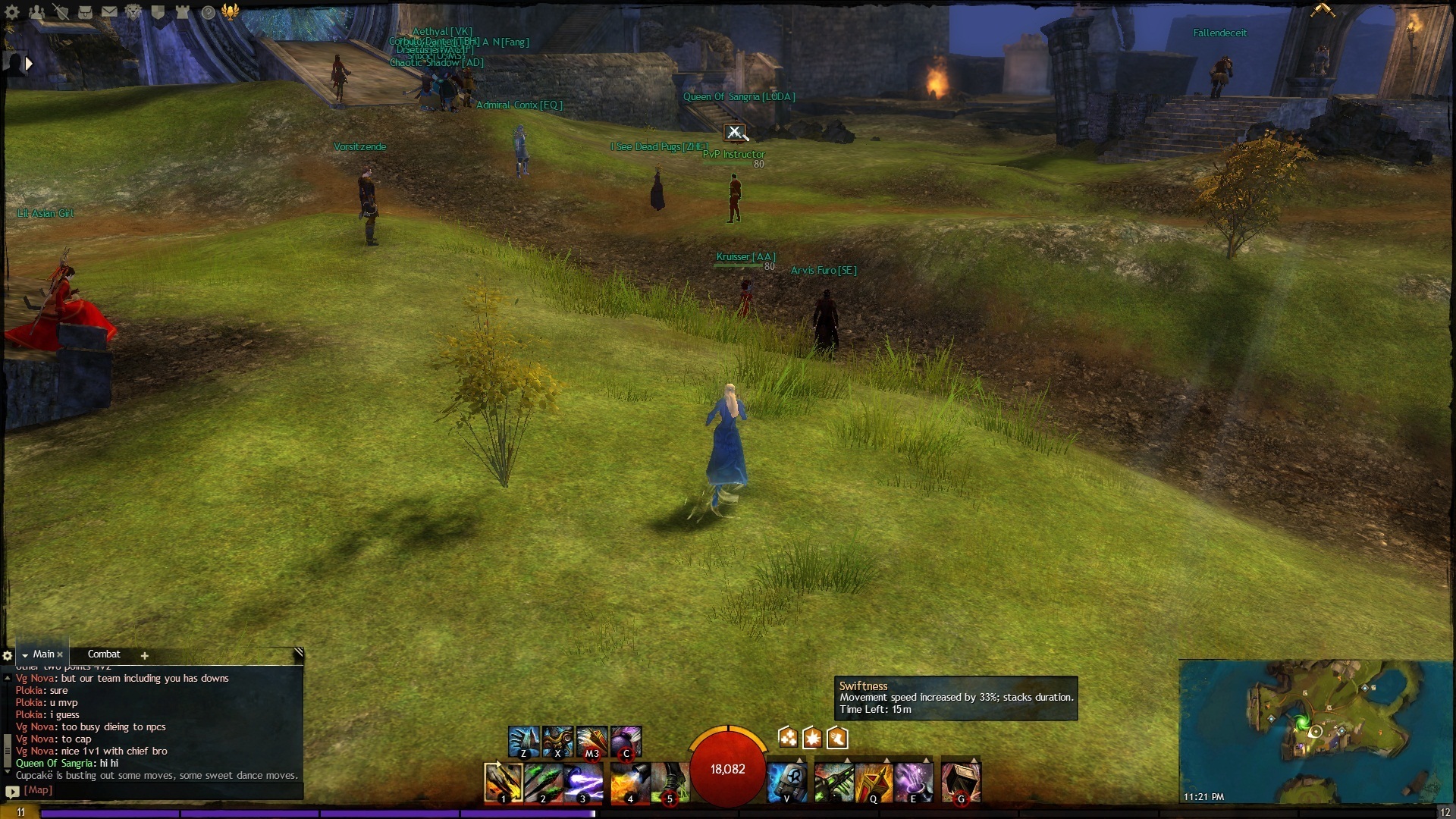Image resolution: width=1456 pixels, height=819 pixels.
Task: Open the game menu gear icon
Action: pos(12,12)
